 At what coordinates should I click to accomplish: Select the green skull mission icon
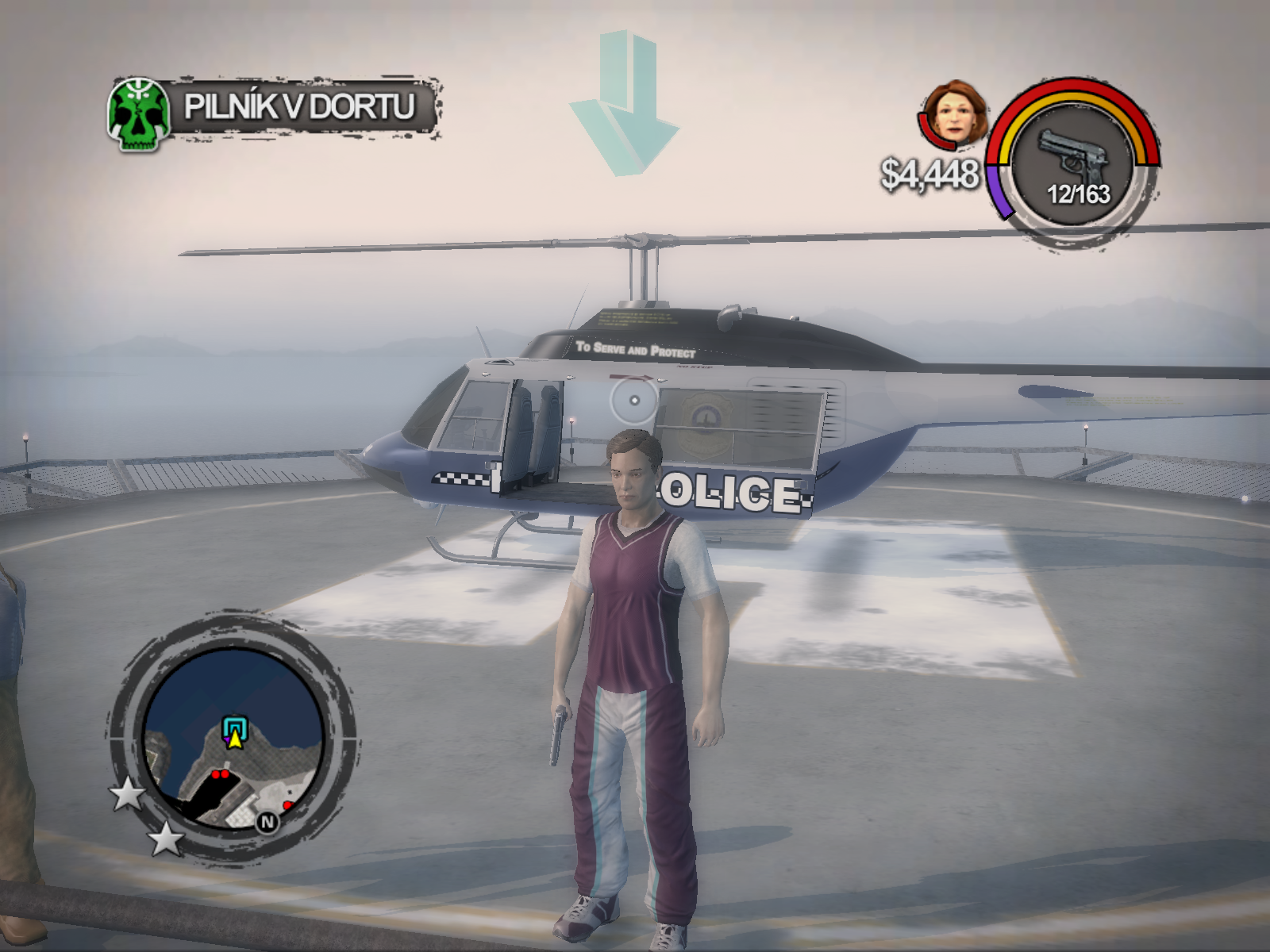pyautogui.click(x=140, y=115)
